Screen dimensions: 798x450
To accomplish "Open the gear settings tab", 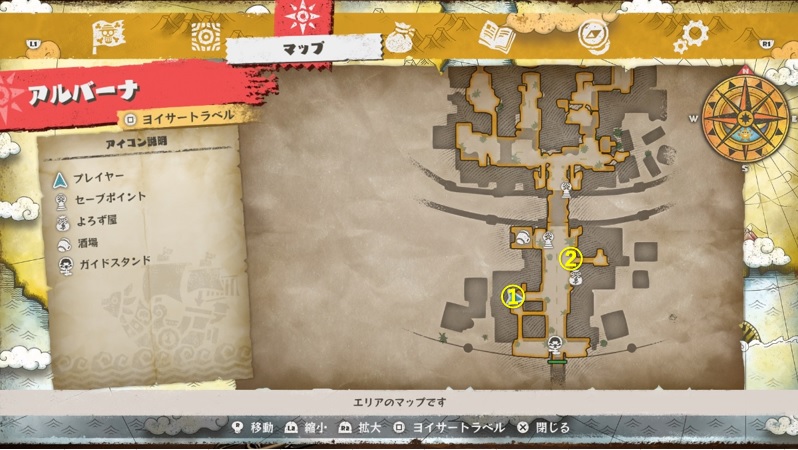I will point(689,37).
